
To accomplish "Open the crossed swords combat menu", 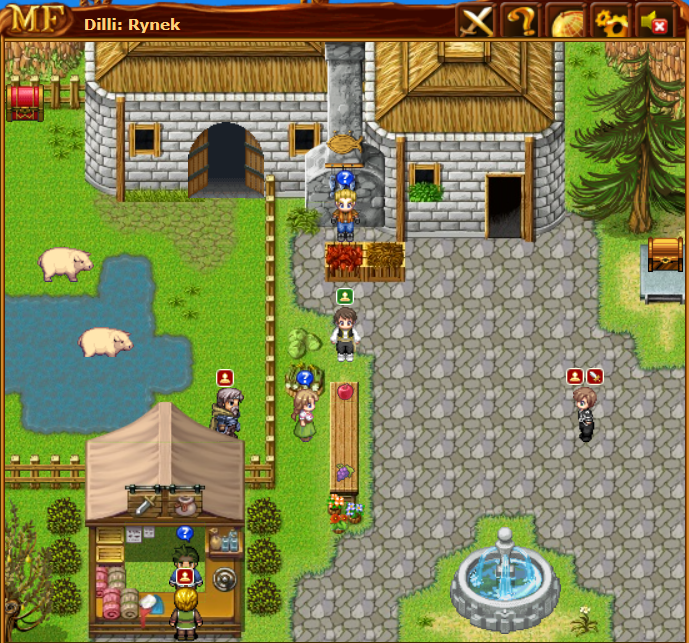I will click(476, 20).
